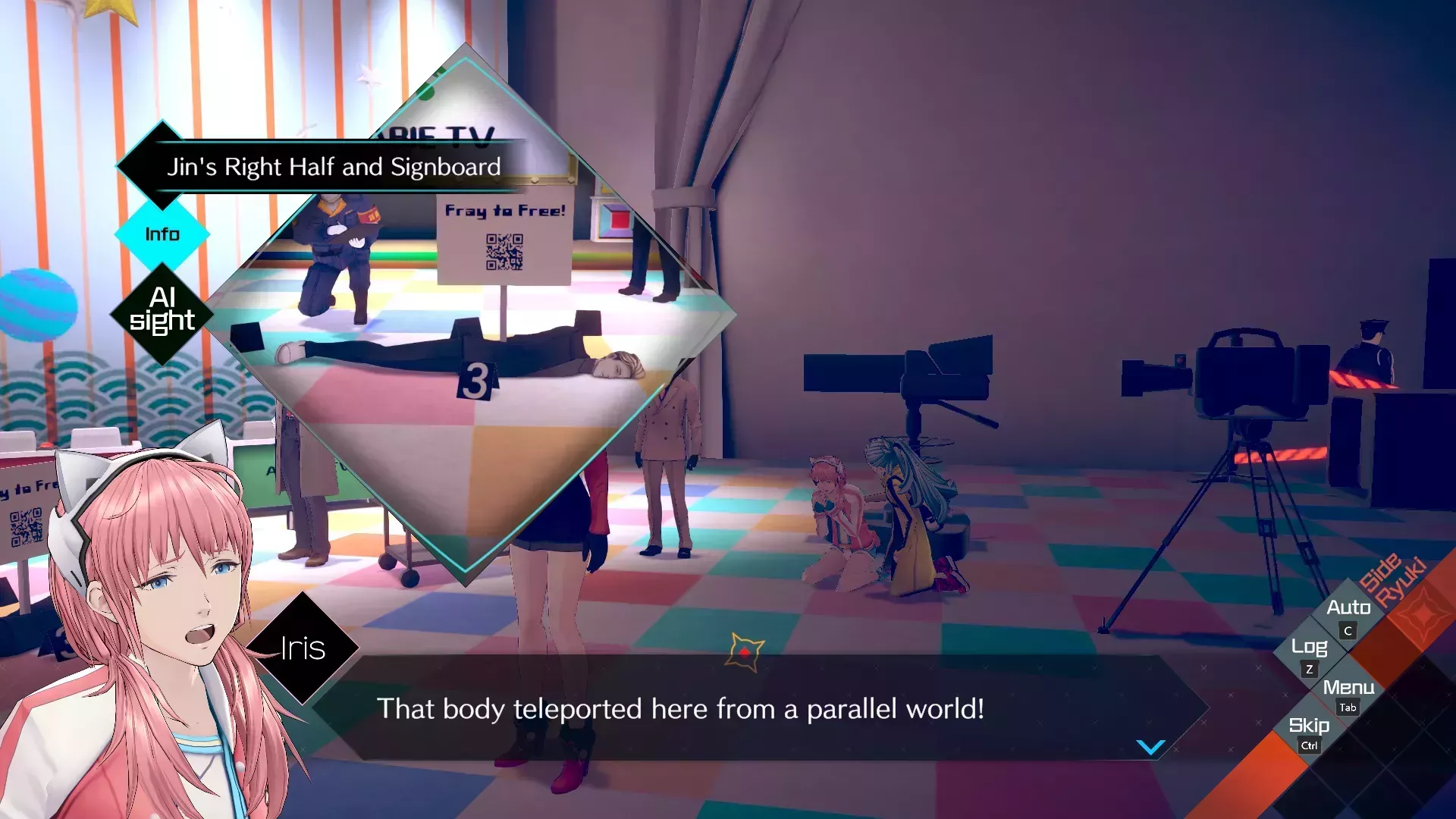1456x819 pixels.
Task: Toggle Skip mode on
Action: [x=1309, y=726]
